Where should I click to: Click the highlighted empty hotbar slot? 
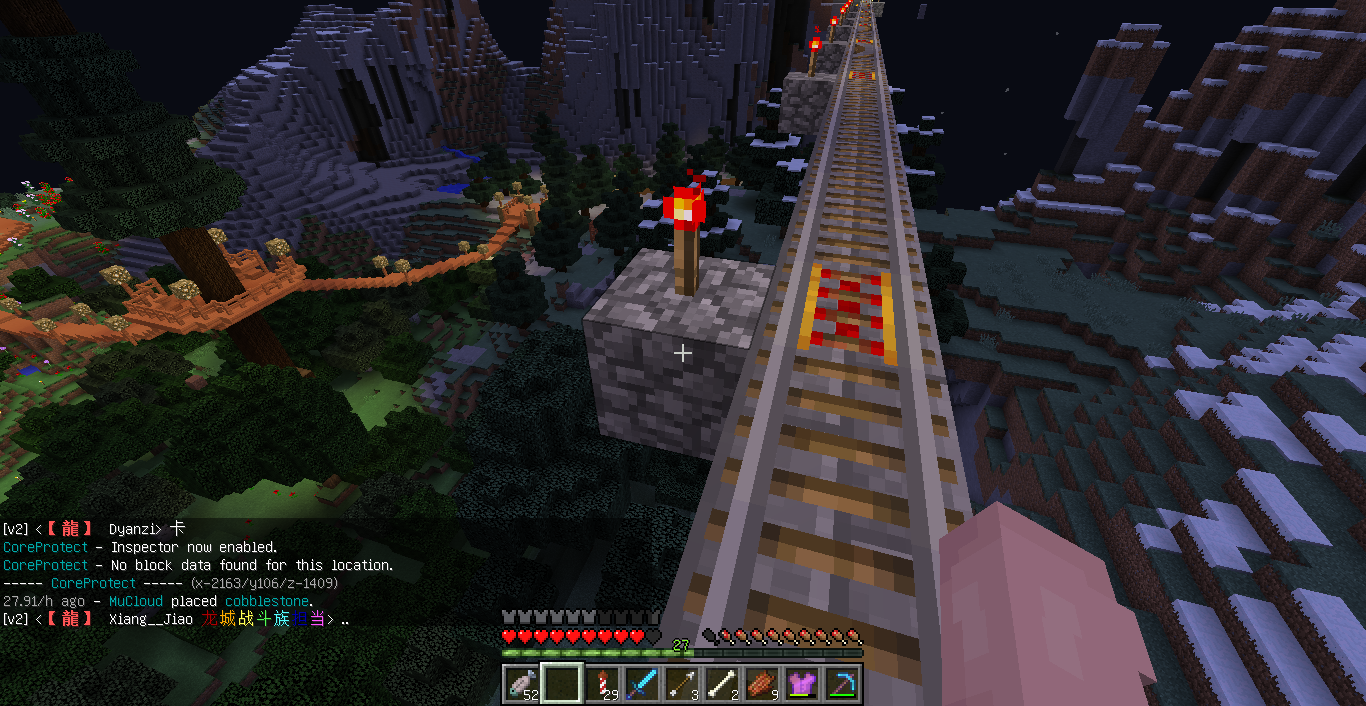point(561,683)
